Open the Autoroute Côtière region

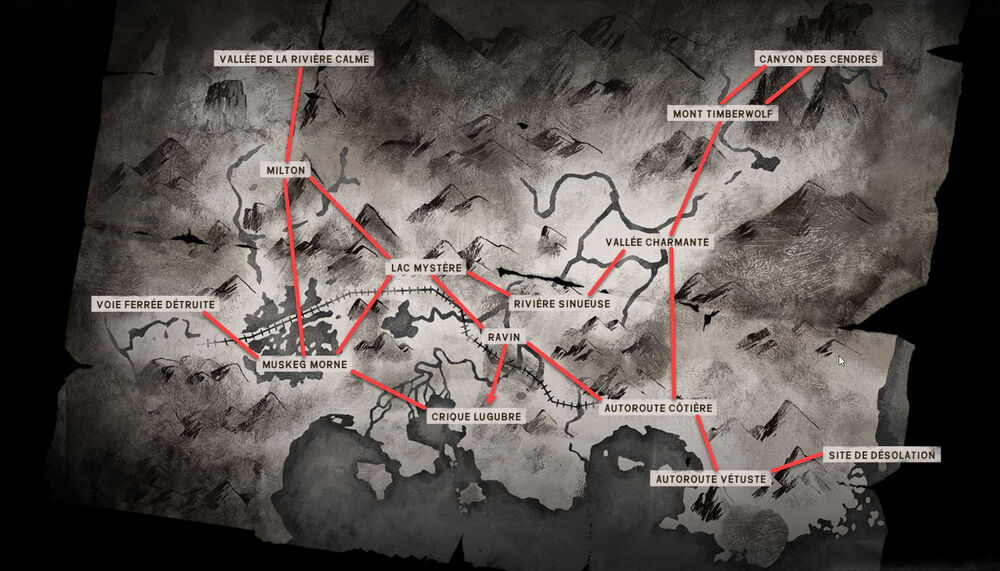click(656, 407)
